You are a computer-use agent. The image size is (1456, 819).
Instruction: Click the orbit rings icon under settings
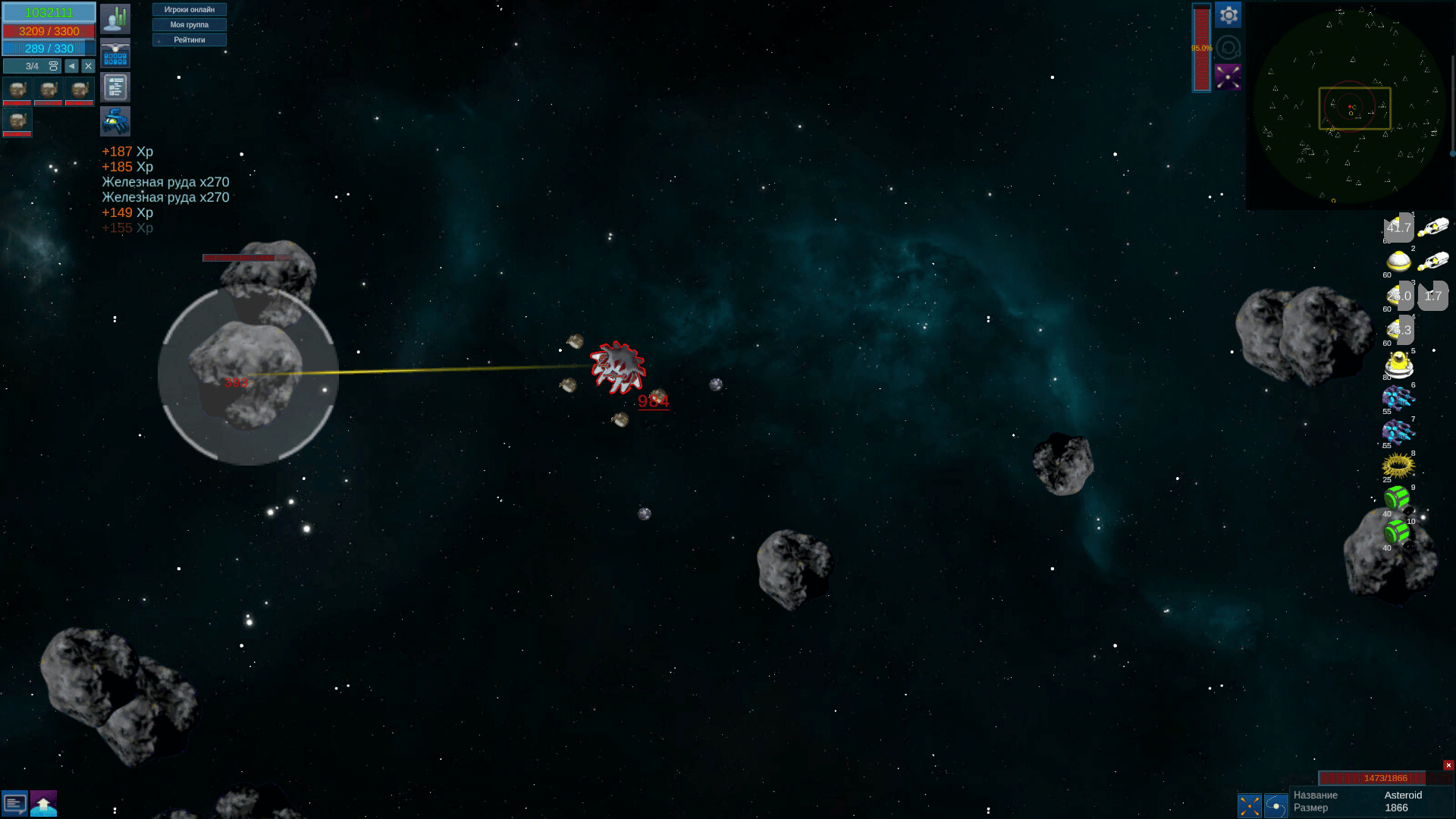(1228, 48)
